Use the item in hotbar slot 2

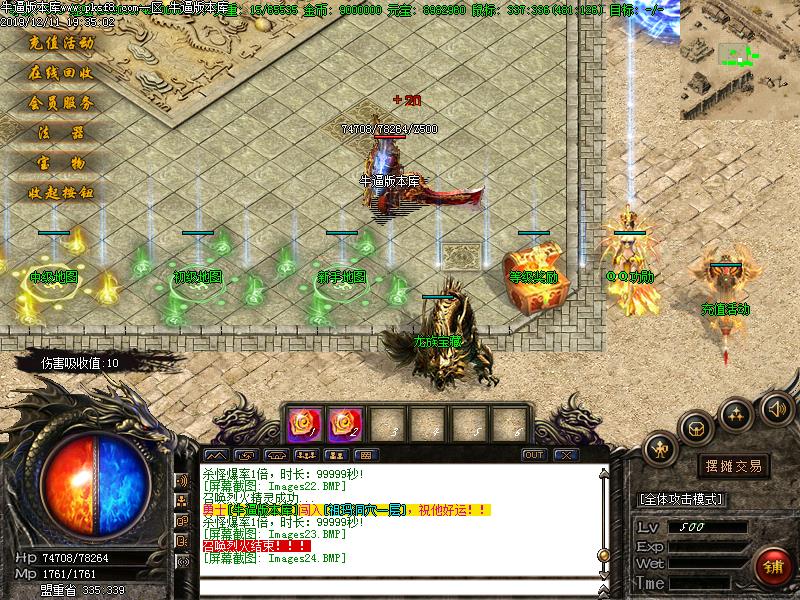(344, 422)
